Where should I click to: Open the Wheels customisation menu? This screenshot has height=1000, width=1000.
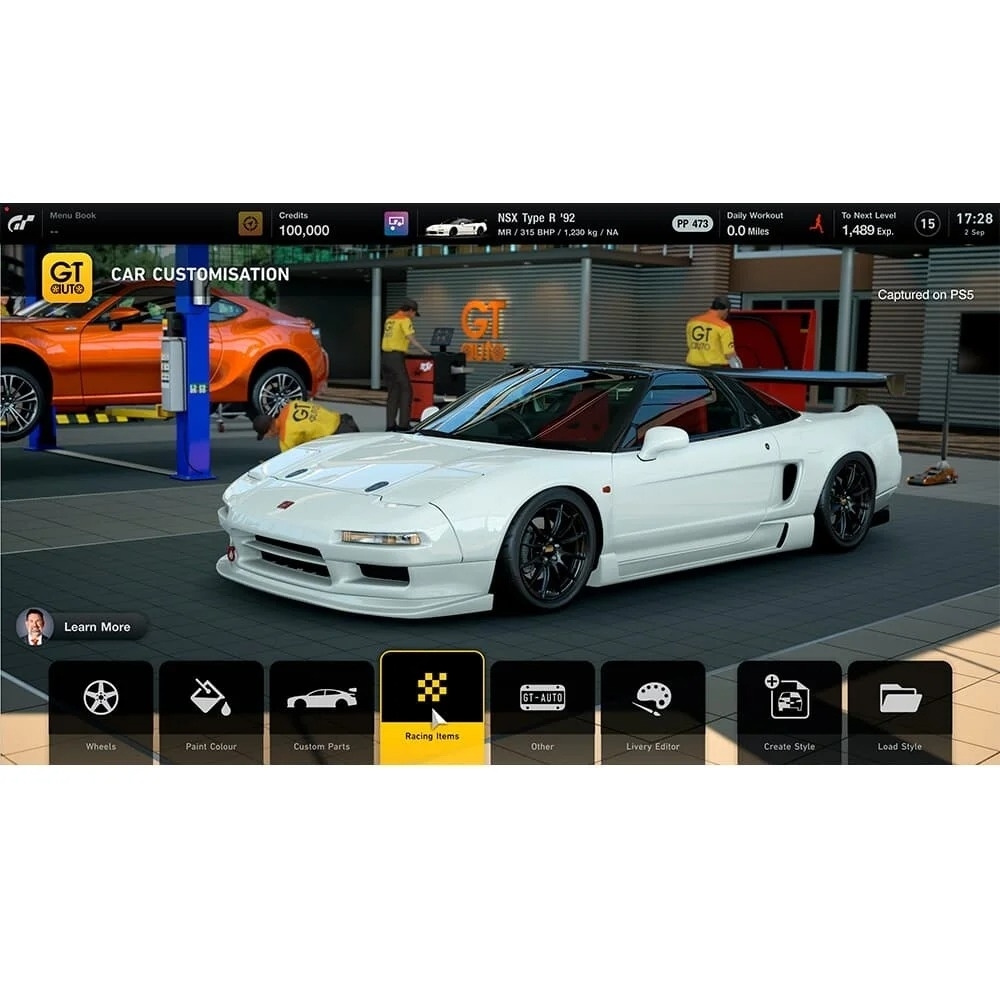click(x=101, y=710)
